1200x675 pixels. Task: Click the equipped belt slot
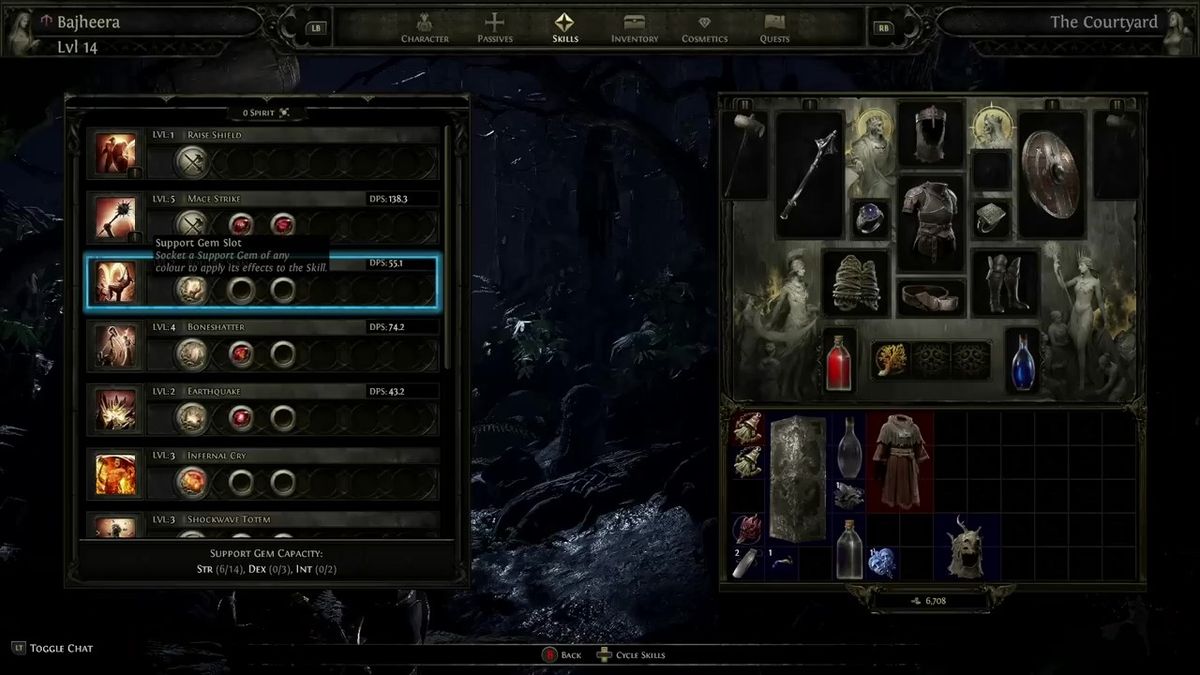point(931,297)
